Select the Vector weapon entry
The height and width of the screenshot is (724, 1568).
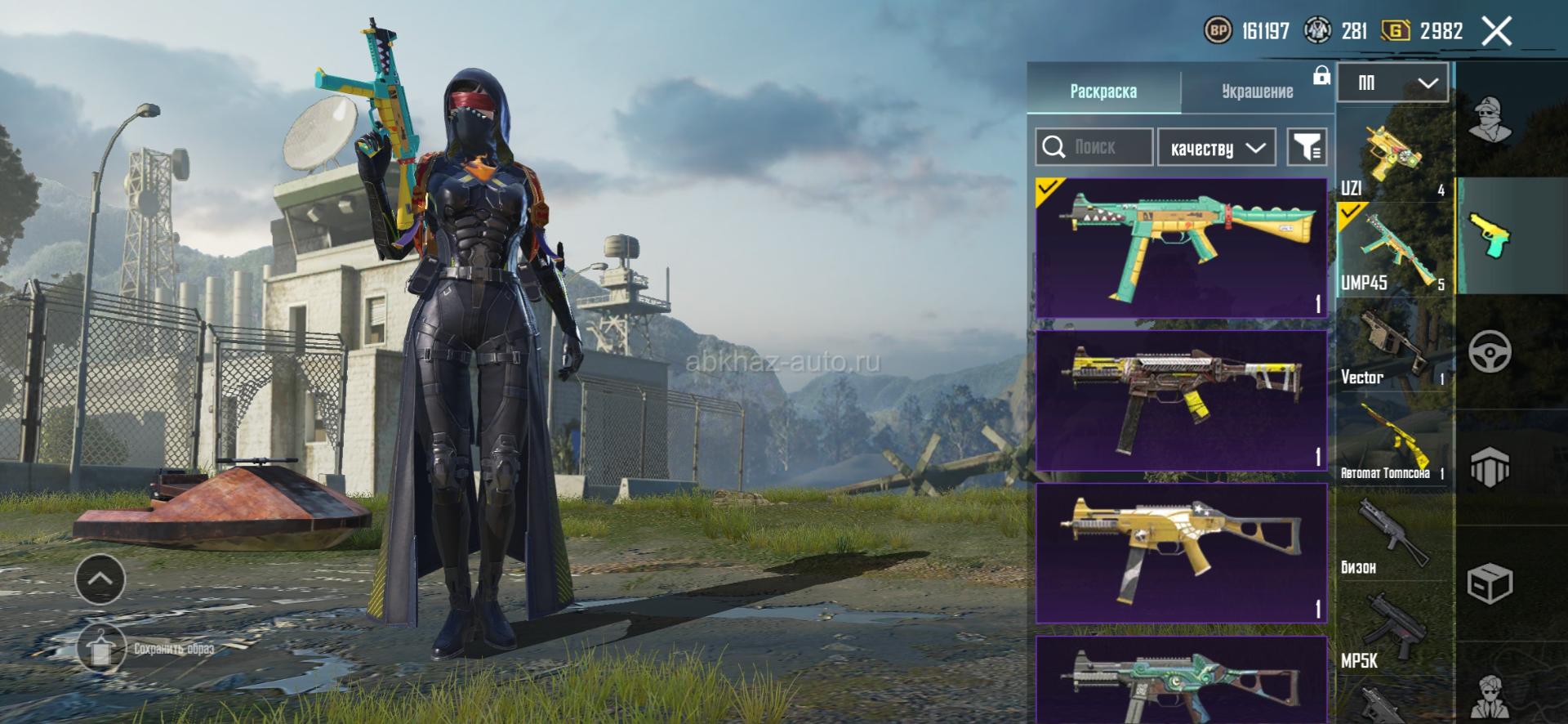click(x=1392, y=346)
